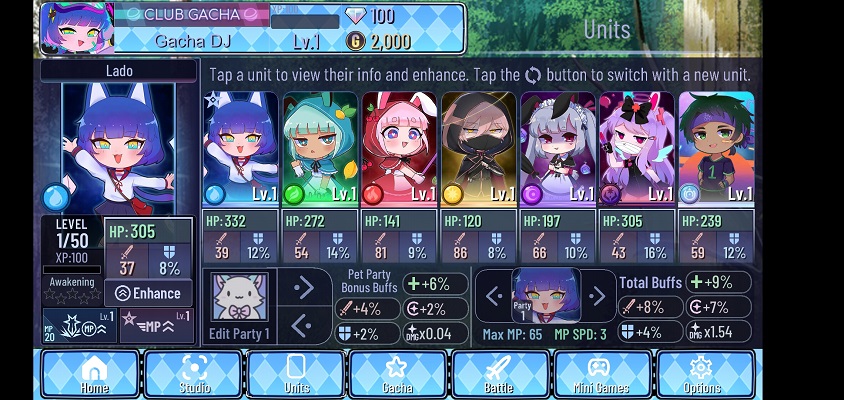
Task: Switch to the next party arrow
Action: [x=597, y=295]
